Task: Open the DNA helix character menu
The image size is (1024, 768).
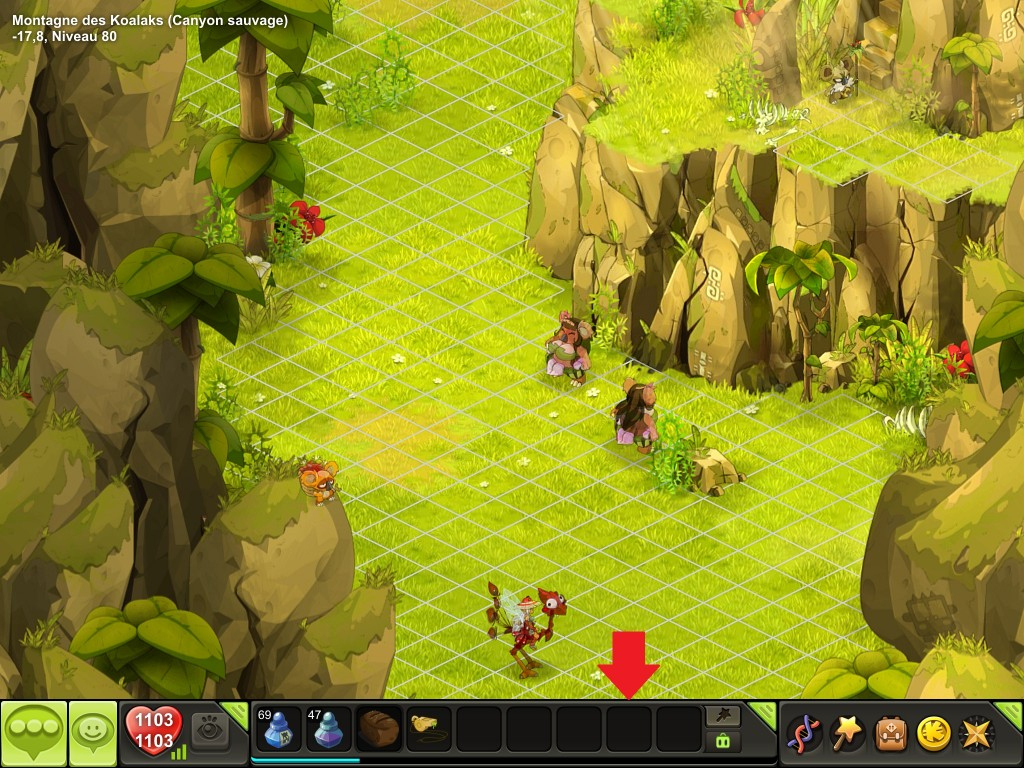Action: pos(805,733)
